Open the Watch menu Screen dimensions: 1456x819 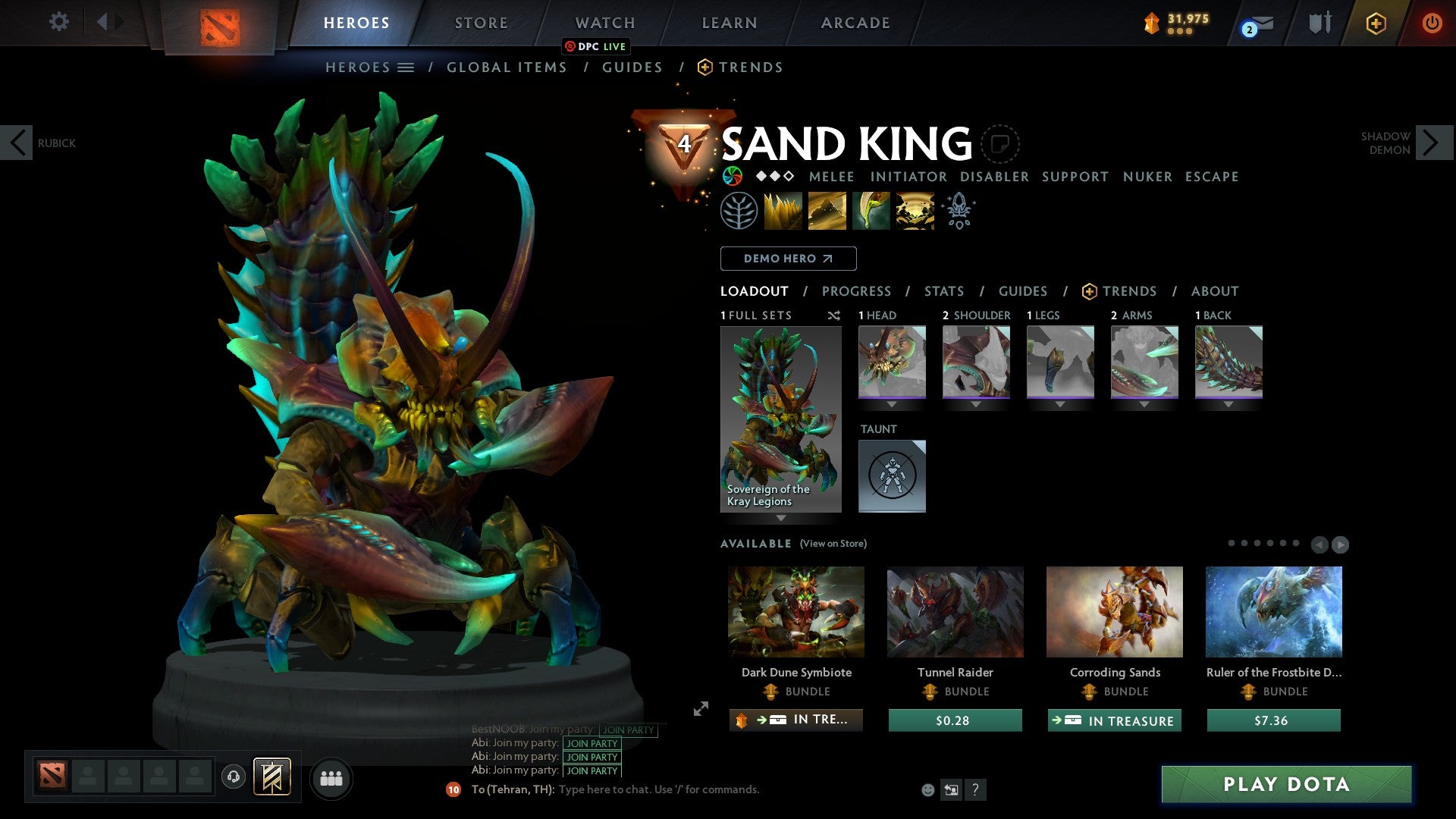click(604, 23)
